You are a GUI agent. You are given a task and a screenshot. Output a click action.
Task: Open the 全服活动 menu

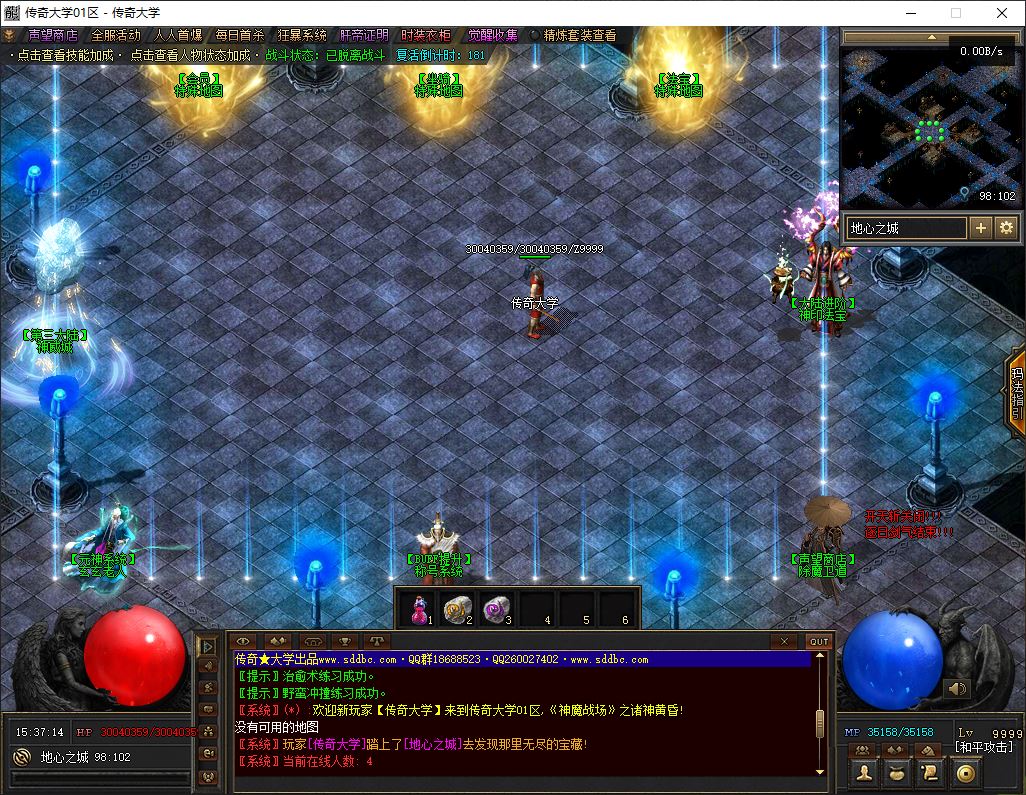pos(116,35)
